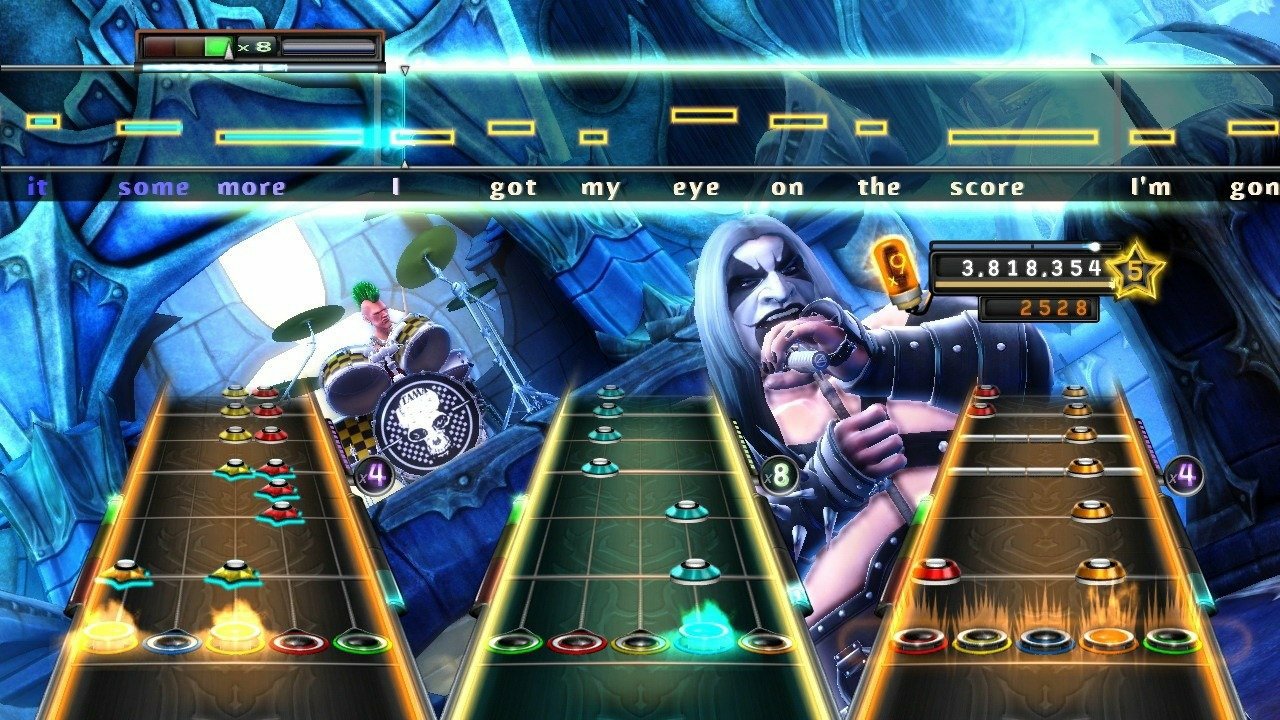Select the x9 battery power-up icon

895,272
